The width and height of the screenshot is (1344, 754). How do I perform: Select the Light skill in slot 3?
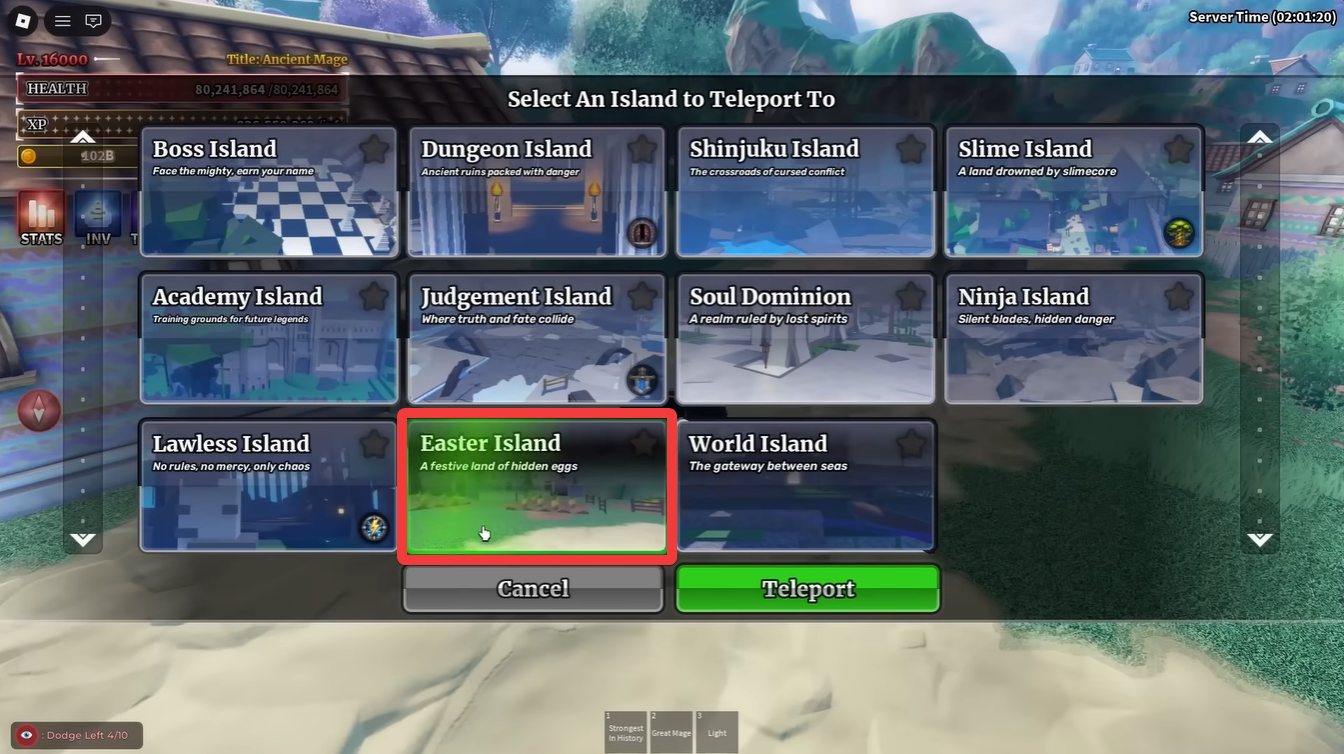pos(717,732)
